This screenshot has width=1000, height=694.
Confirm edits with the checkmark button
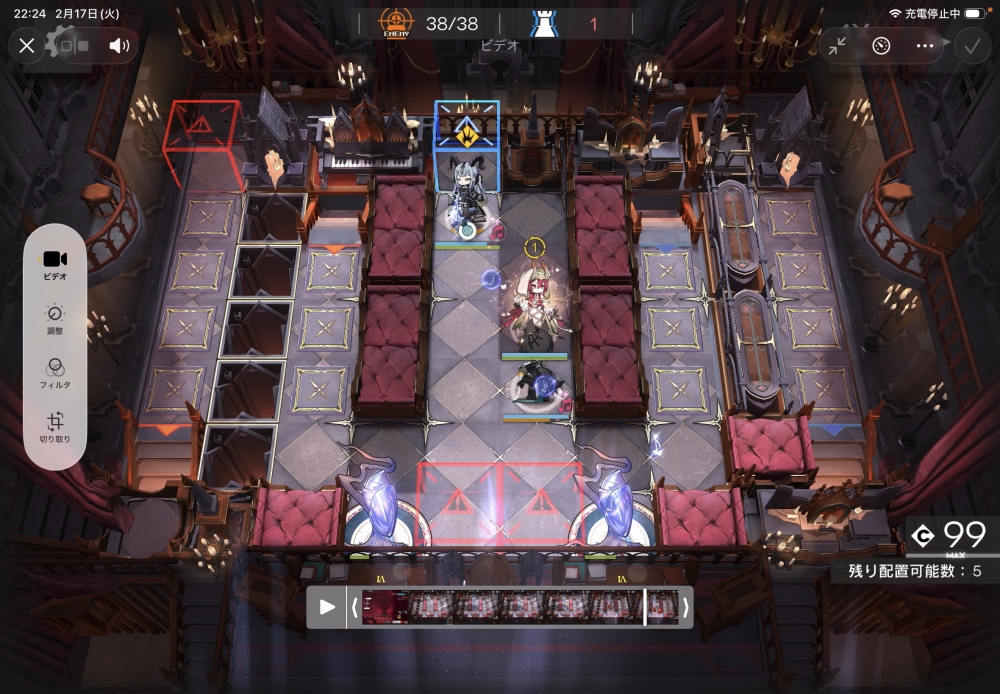coord(972,45)
